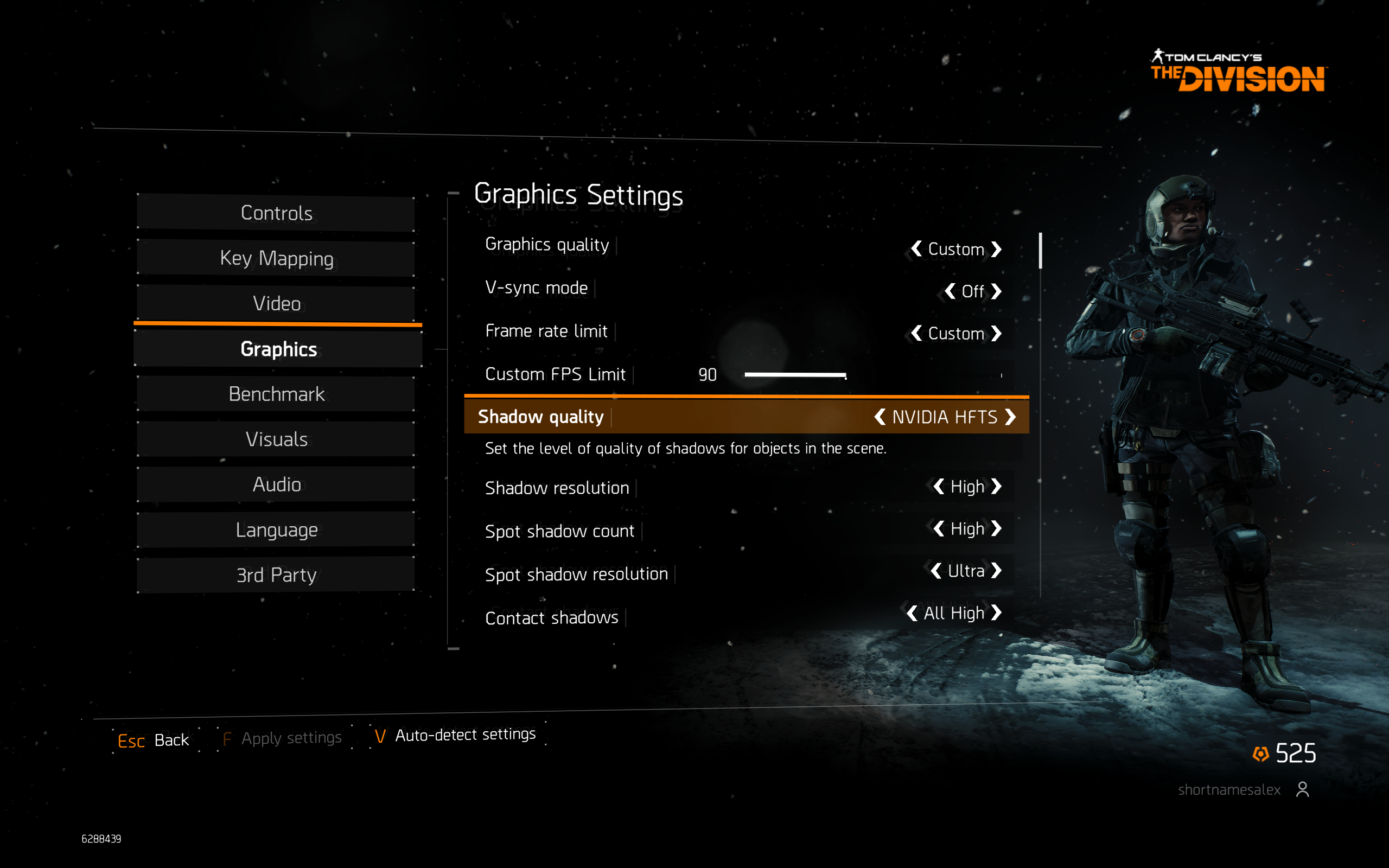Click the left arrow for Spot shadow resolution
1389x868 pixels.
(x=936, y=571)
